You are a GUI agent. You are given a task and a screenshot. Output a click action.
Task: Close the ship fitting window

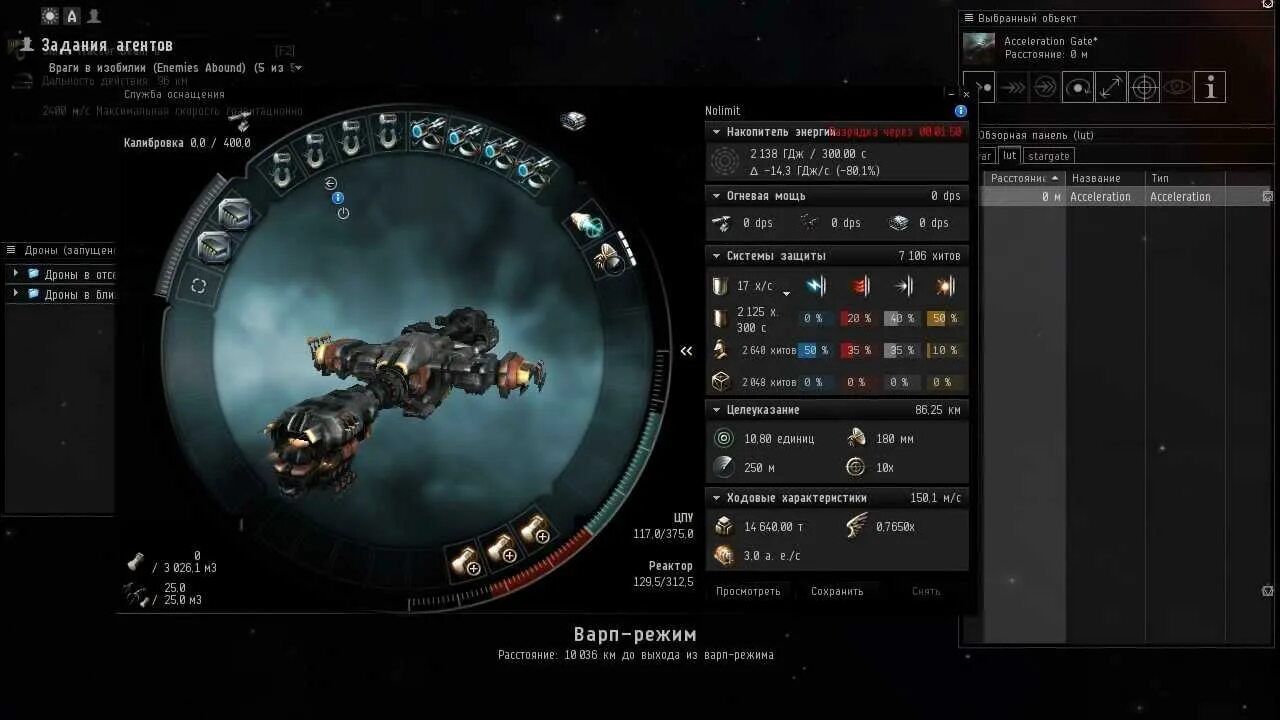pyautogui.click(x=966, y=95)
